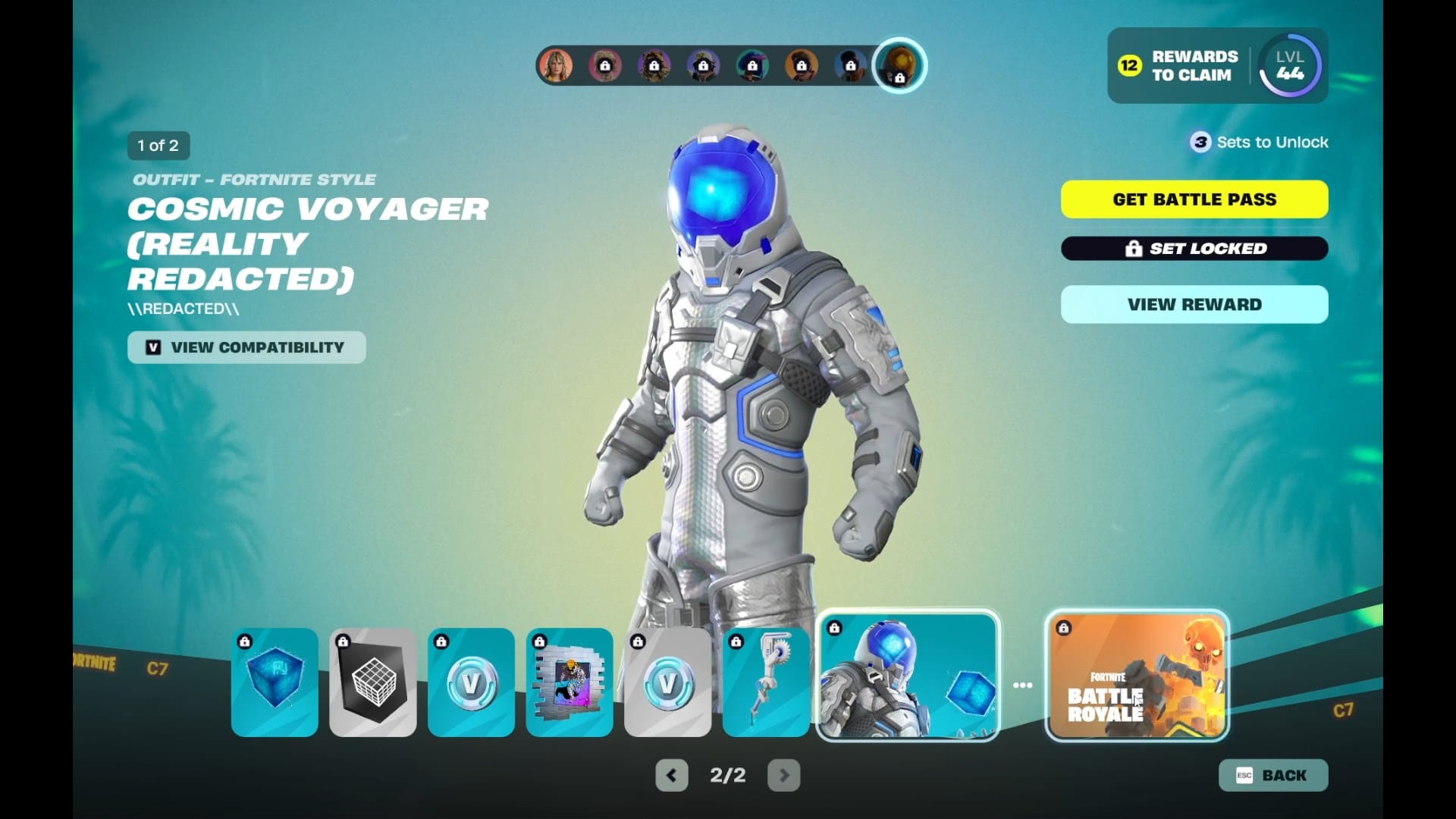
Task: Select the grey V-Bucks reward tile
Action: [x=667, y=682]
